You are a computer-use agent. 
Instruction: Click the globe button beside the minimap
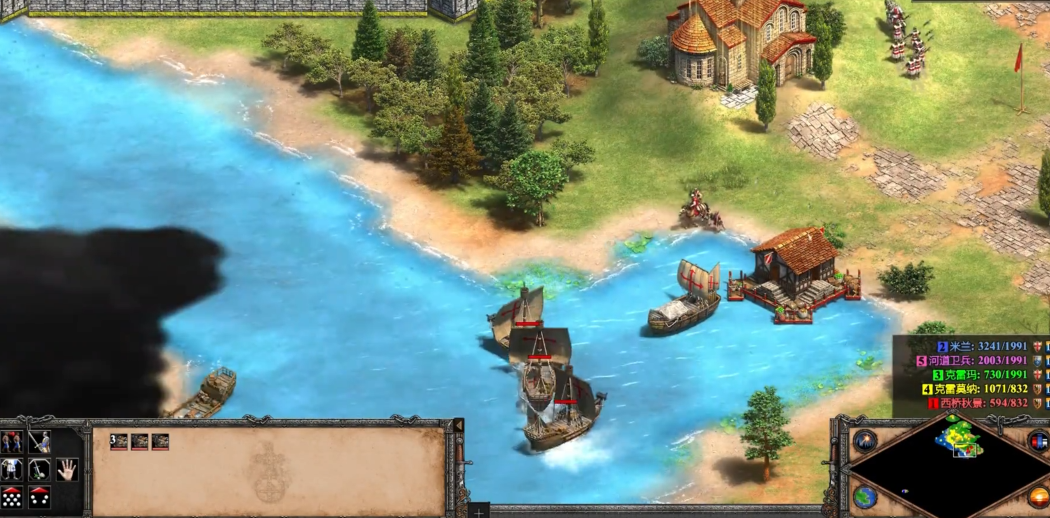pyautogui.click(x=866, y=497)
